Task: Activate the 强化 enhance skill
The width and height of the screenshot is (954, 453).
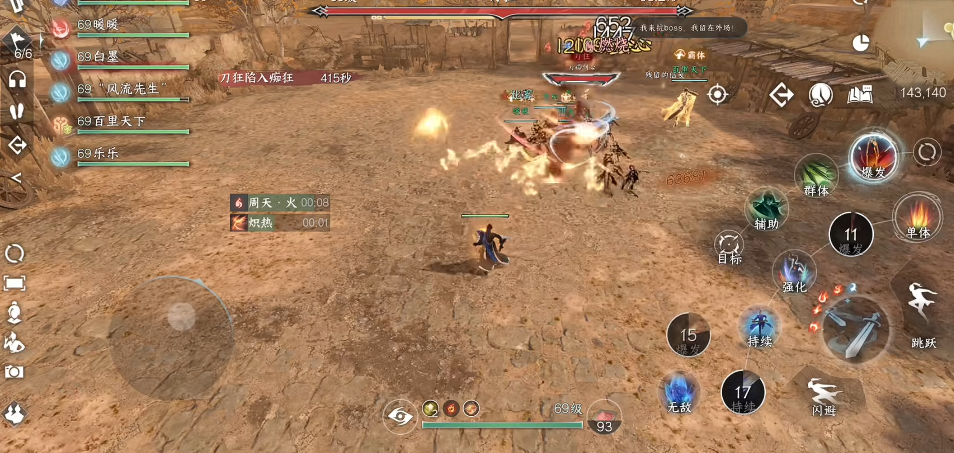Action: point(795,272)
